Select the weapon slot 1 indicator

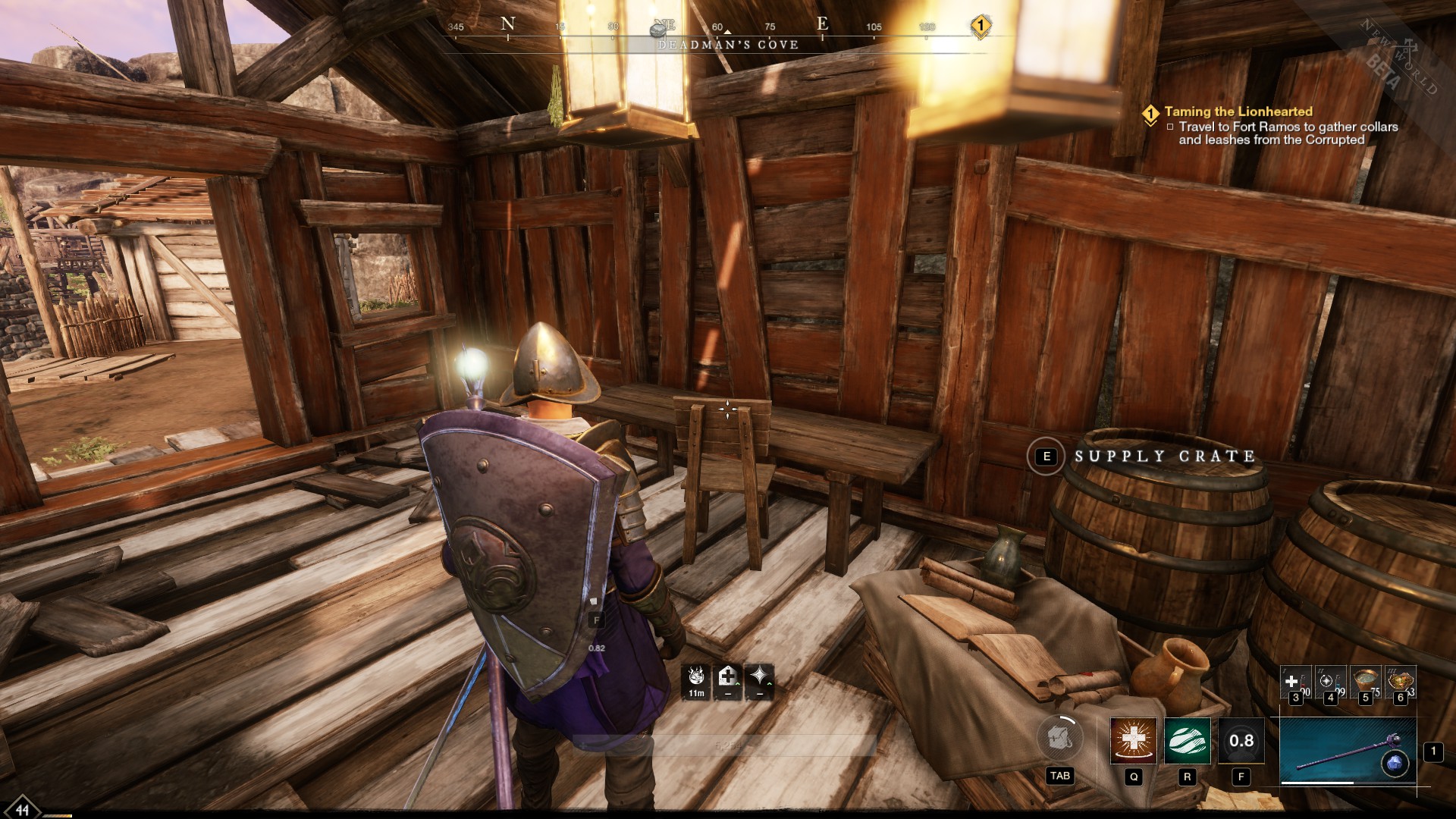coord(1434,753)
